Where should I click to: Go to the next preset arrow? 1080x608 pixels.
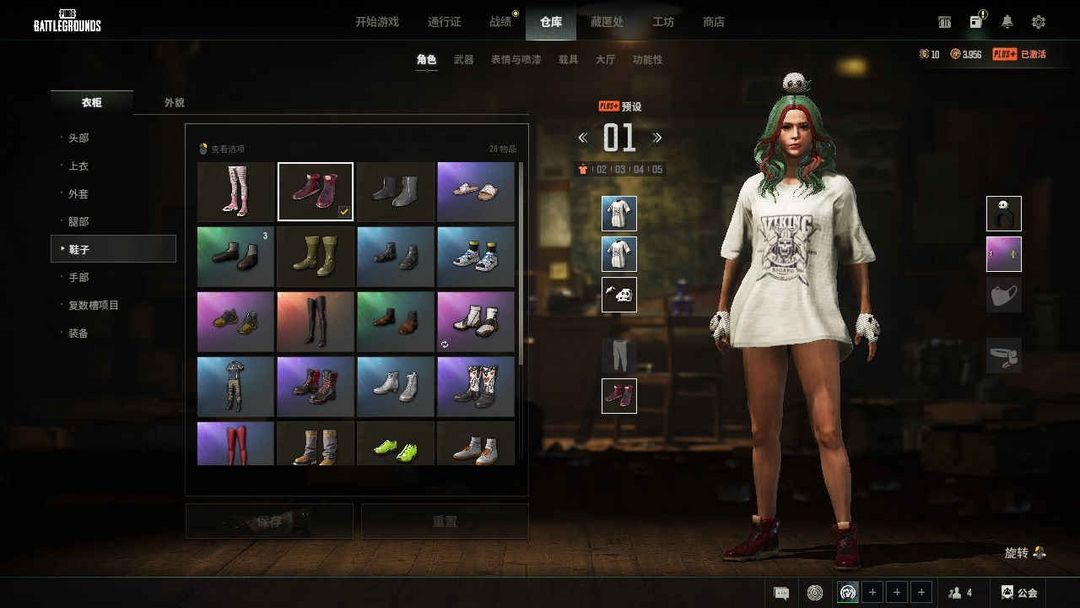657,138
